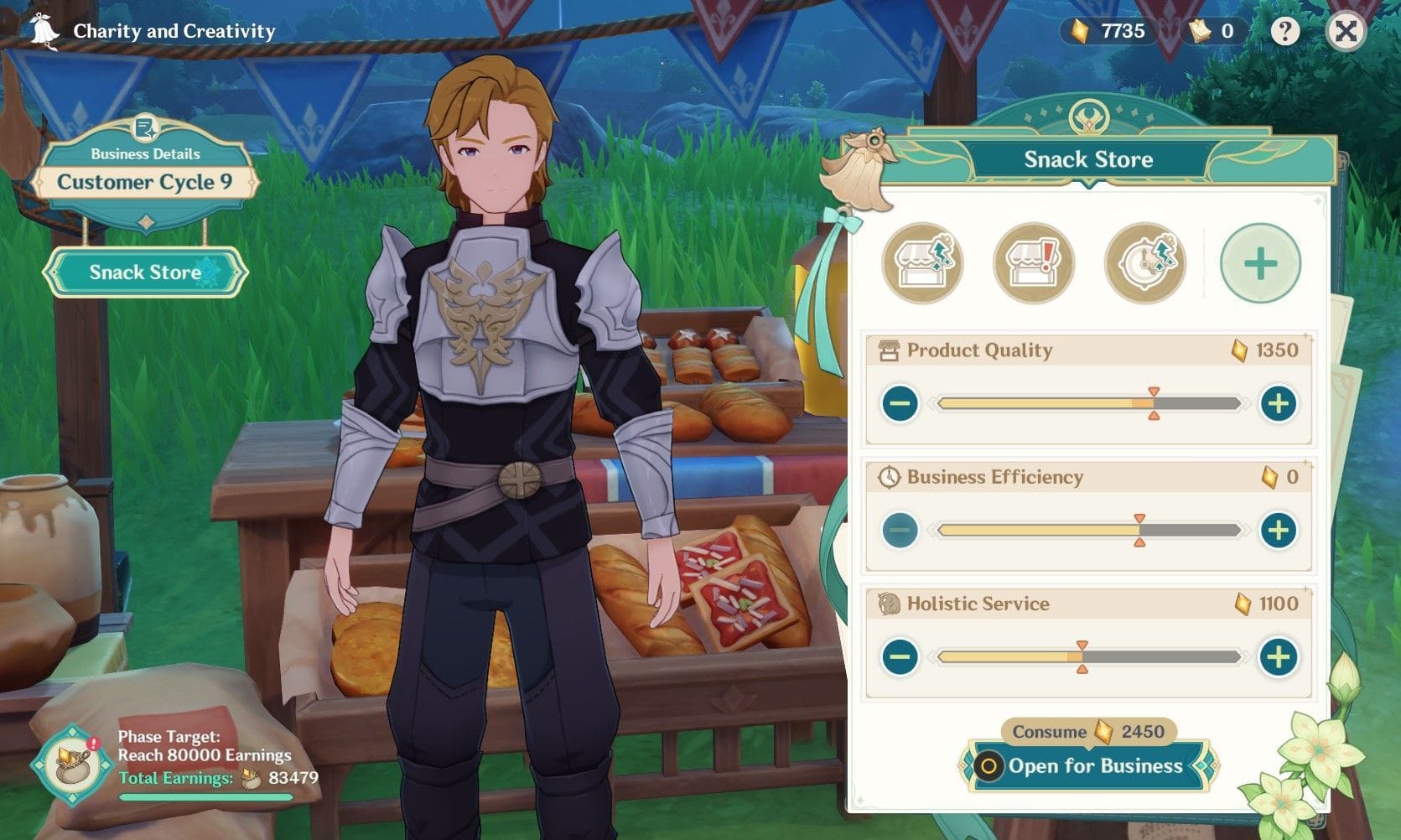Select the Snack Store tab on left
Screen dimensions: 1401x840
tap(145, 272)
